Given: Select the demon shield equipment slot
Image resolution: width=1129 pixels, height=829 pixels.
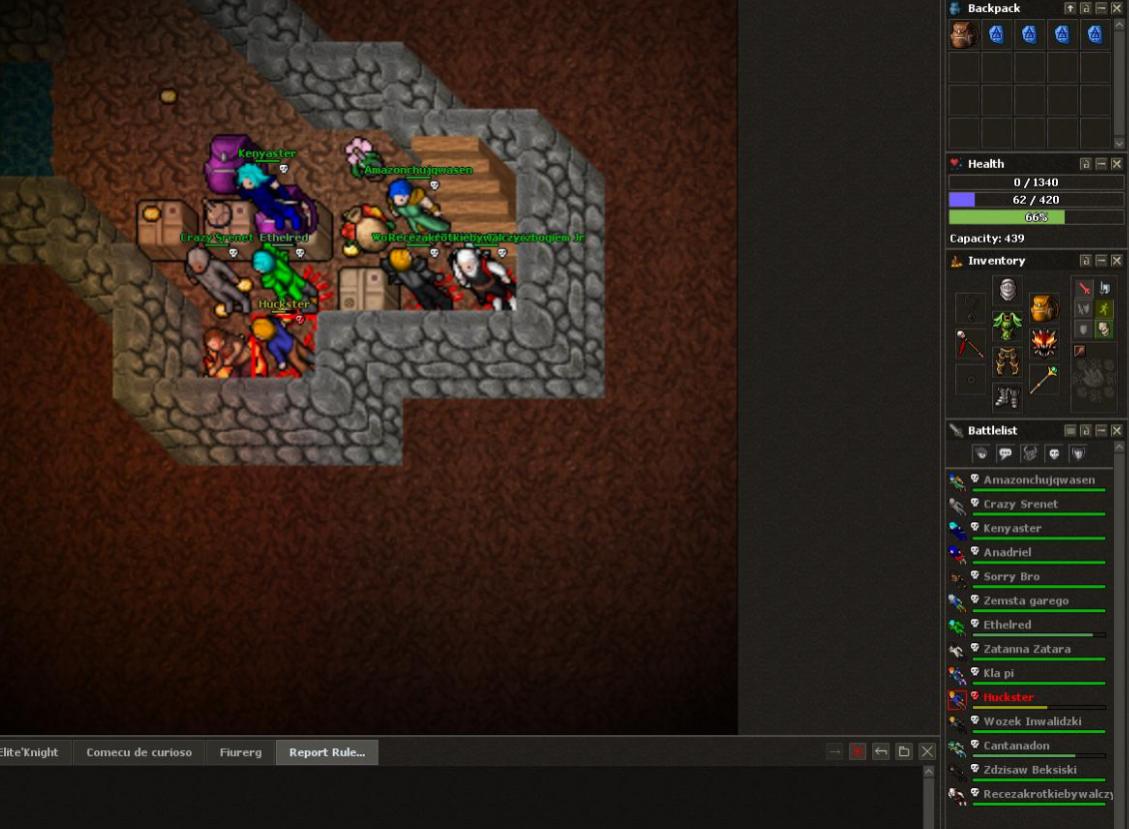Looking at the screenshot, I should (x=1044, y=343).
